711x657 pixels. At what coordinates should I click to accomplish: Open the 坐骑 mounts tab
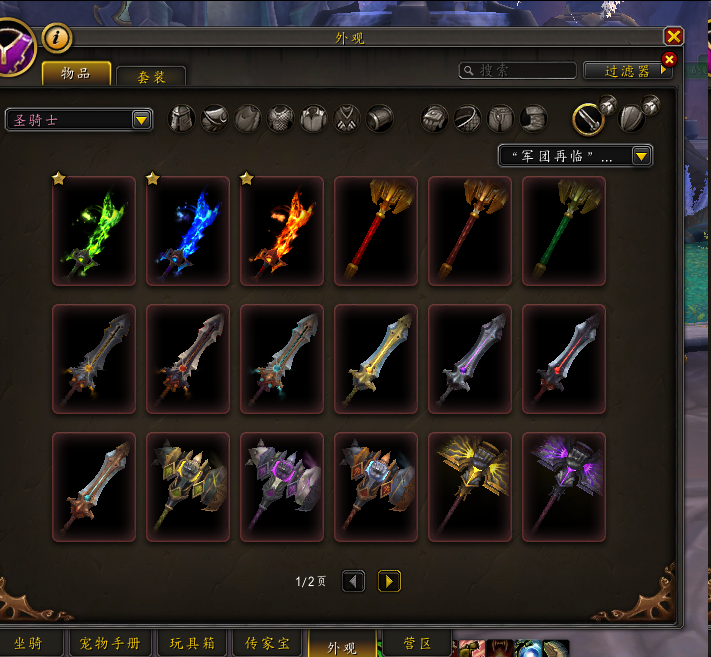coord(28,645)
